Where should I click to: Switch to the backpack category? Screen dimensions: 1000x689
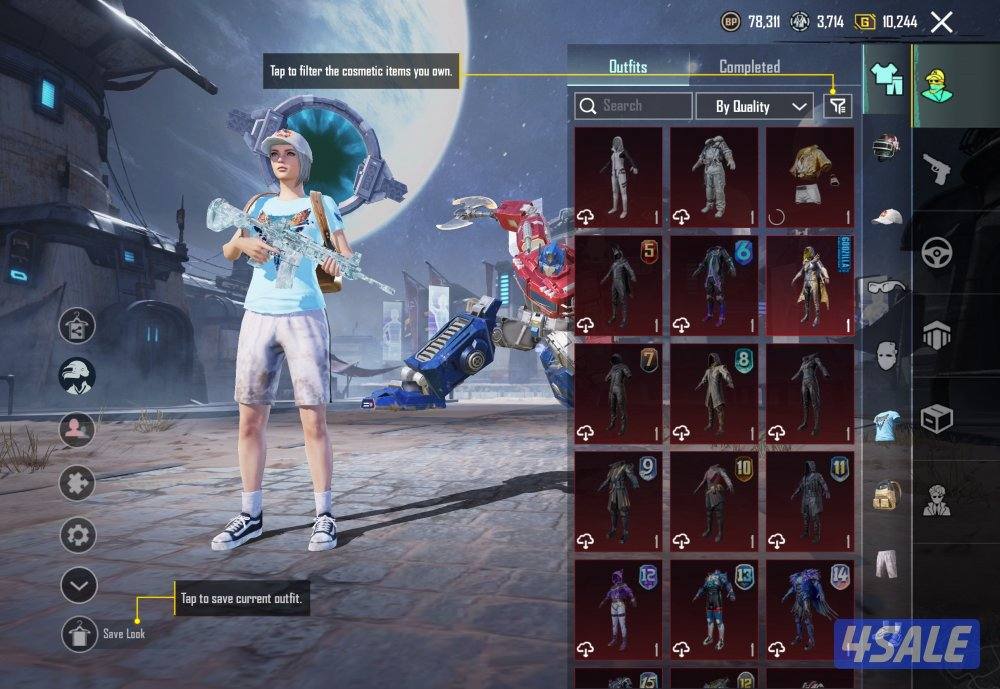point(886,493)
